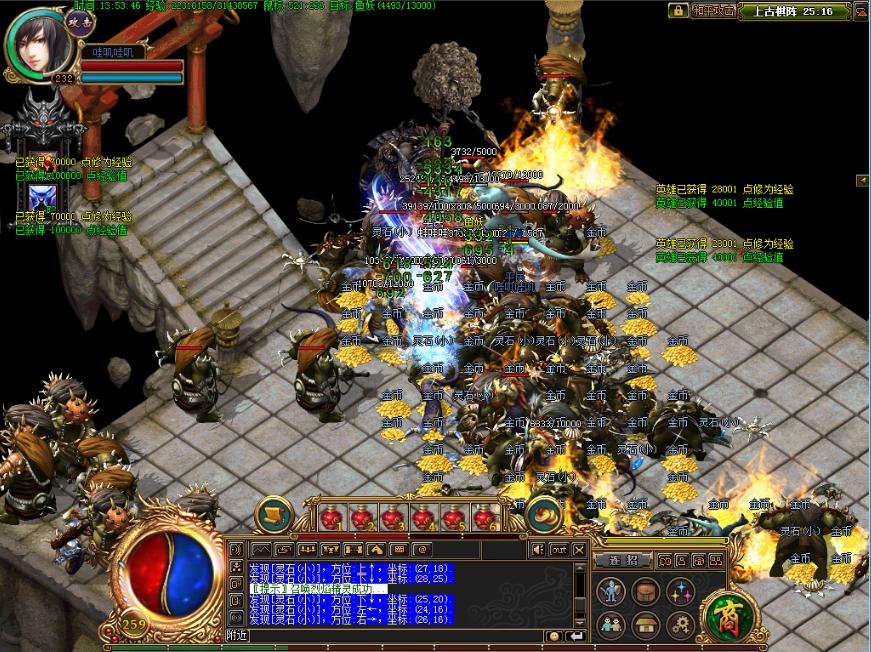Open the backpack inventory icon
This screenshot has height=652, width=871.
point(646,592)
